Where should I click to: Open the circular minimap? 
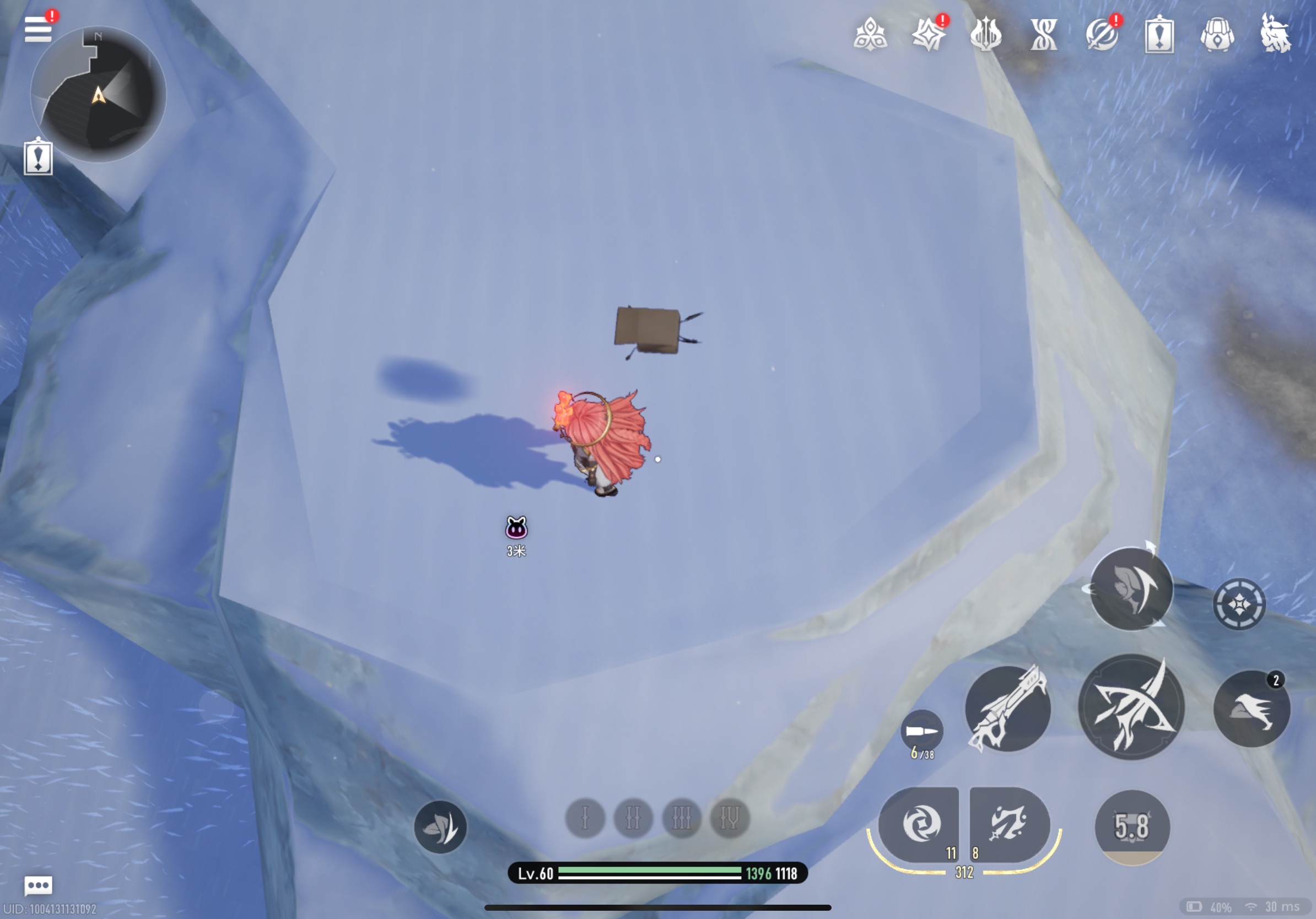[x=99, y=95]
